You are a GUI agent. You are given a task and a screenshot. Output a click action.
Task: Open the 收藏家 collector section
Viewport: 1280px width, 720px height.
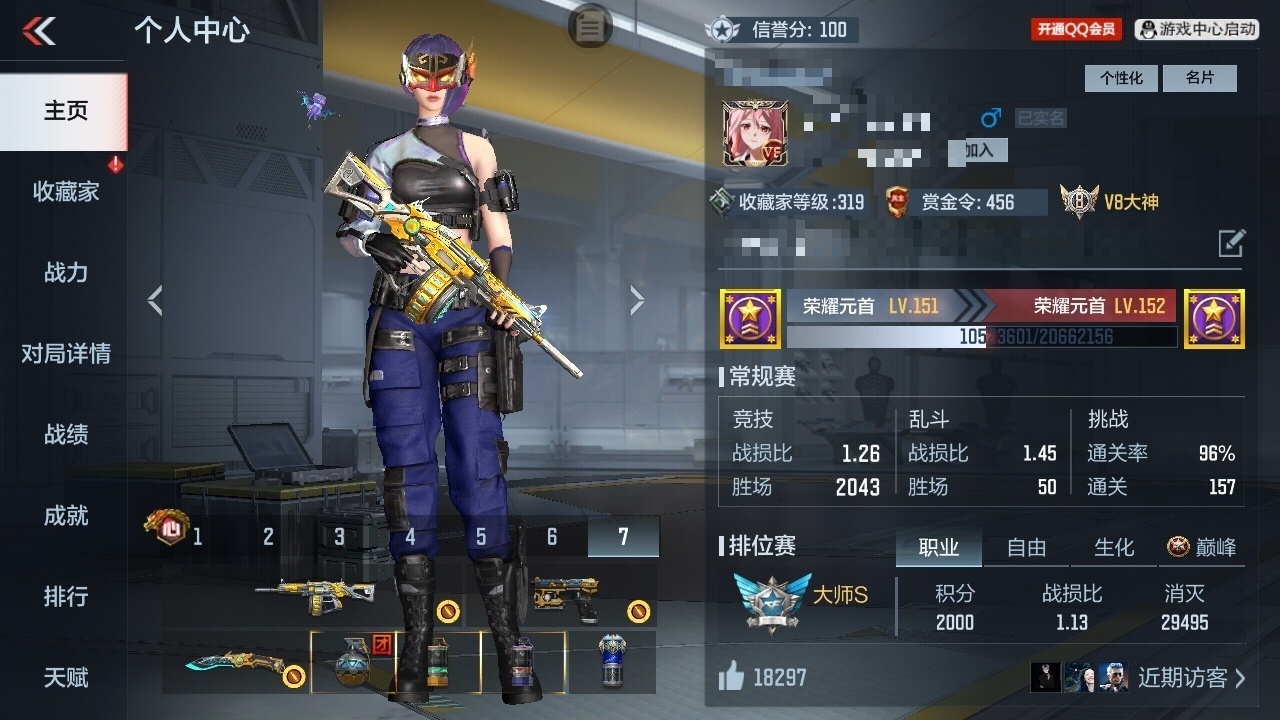coord(65,191)
